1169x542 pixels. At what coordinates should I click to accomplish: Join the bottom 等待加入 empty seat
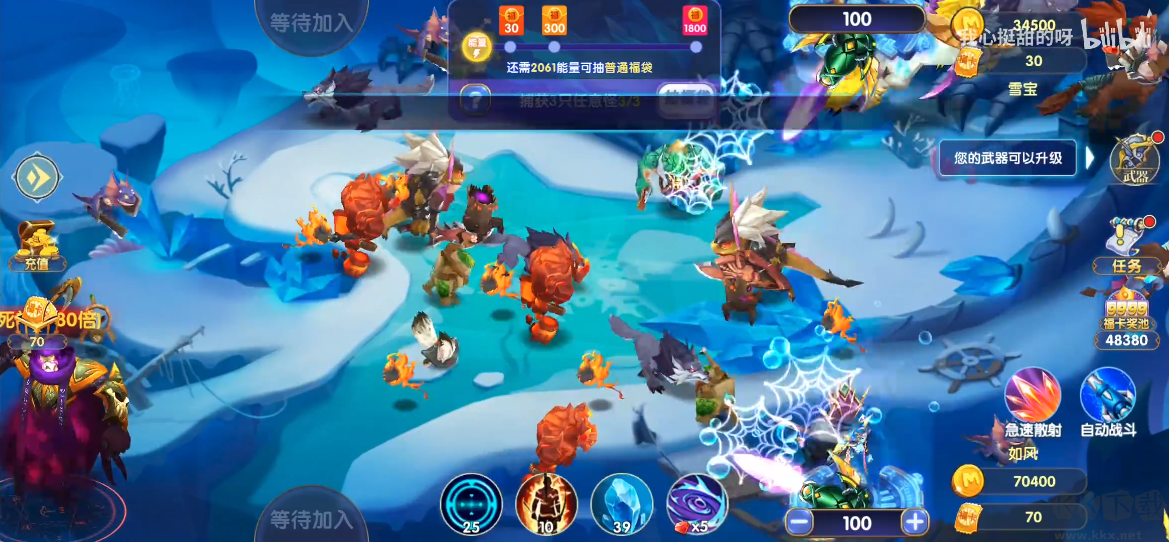coord(310,519)
